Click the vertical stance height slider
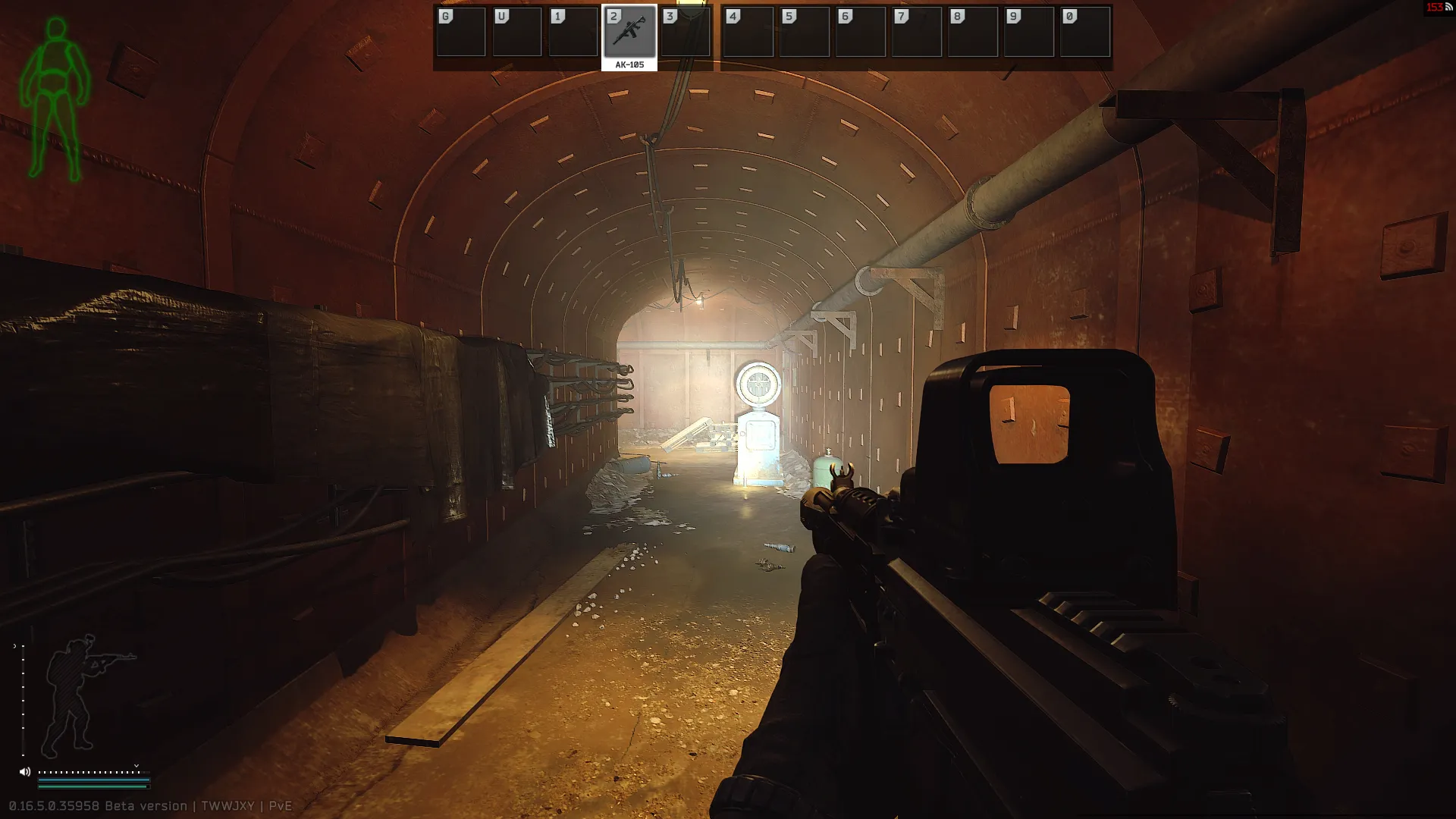The image size is (1456, 819). 23,698
